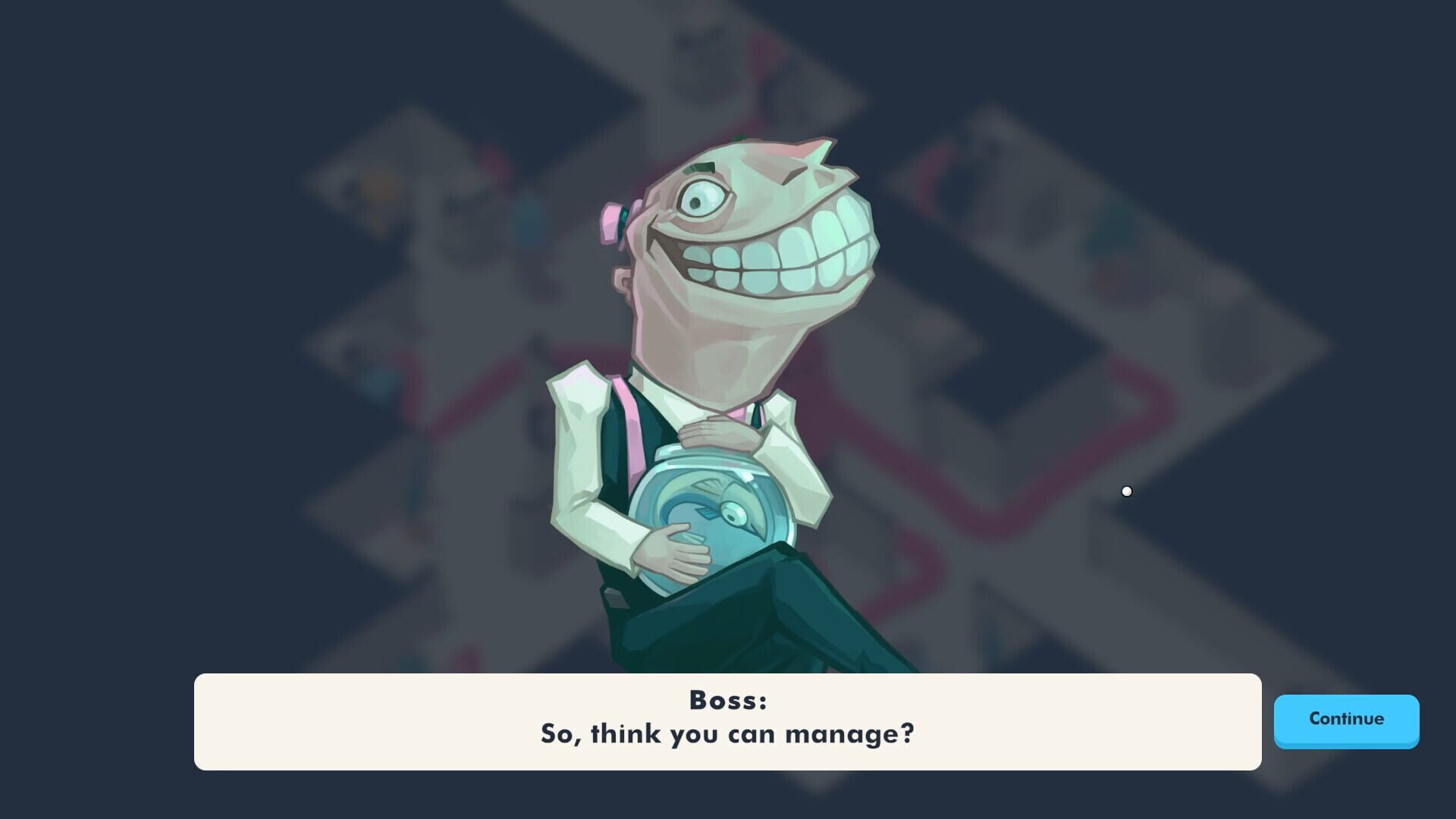Click the white cursor dot near the screen edge
The image size is (1456, 819).
point(1127,491)
